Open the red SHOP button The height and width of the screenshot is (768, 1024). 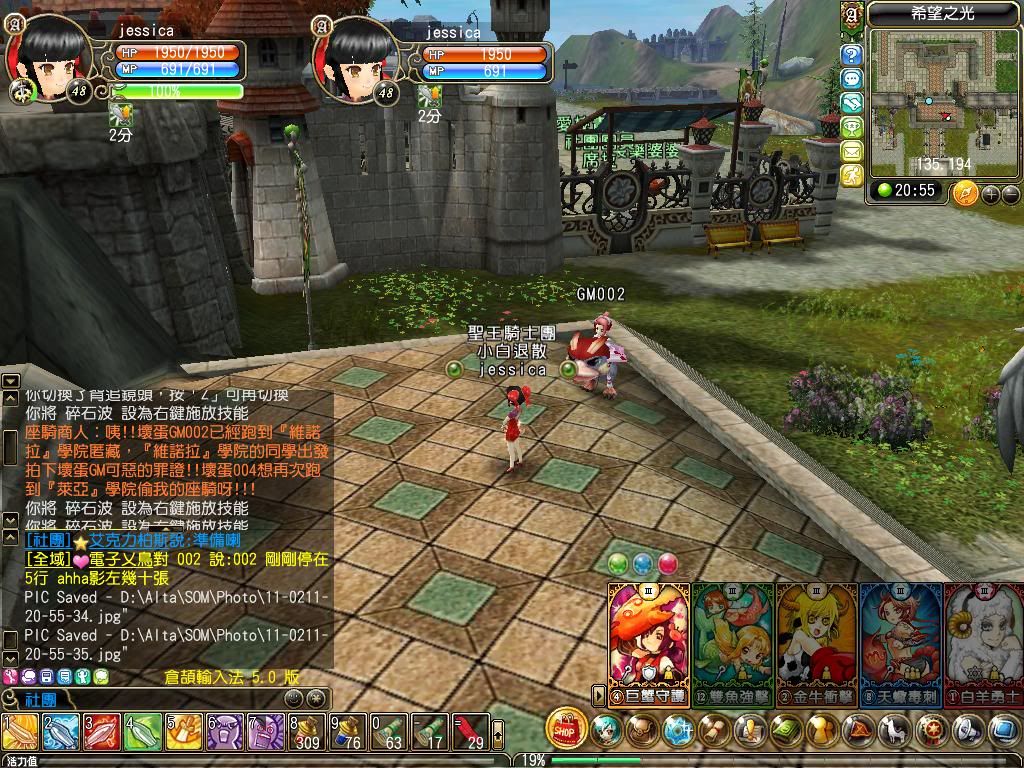(x=566, y=729)
